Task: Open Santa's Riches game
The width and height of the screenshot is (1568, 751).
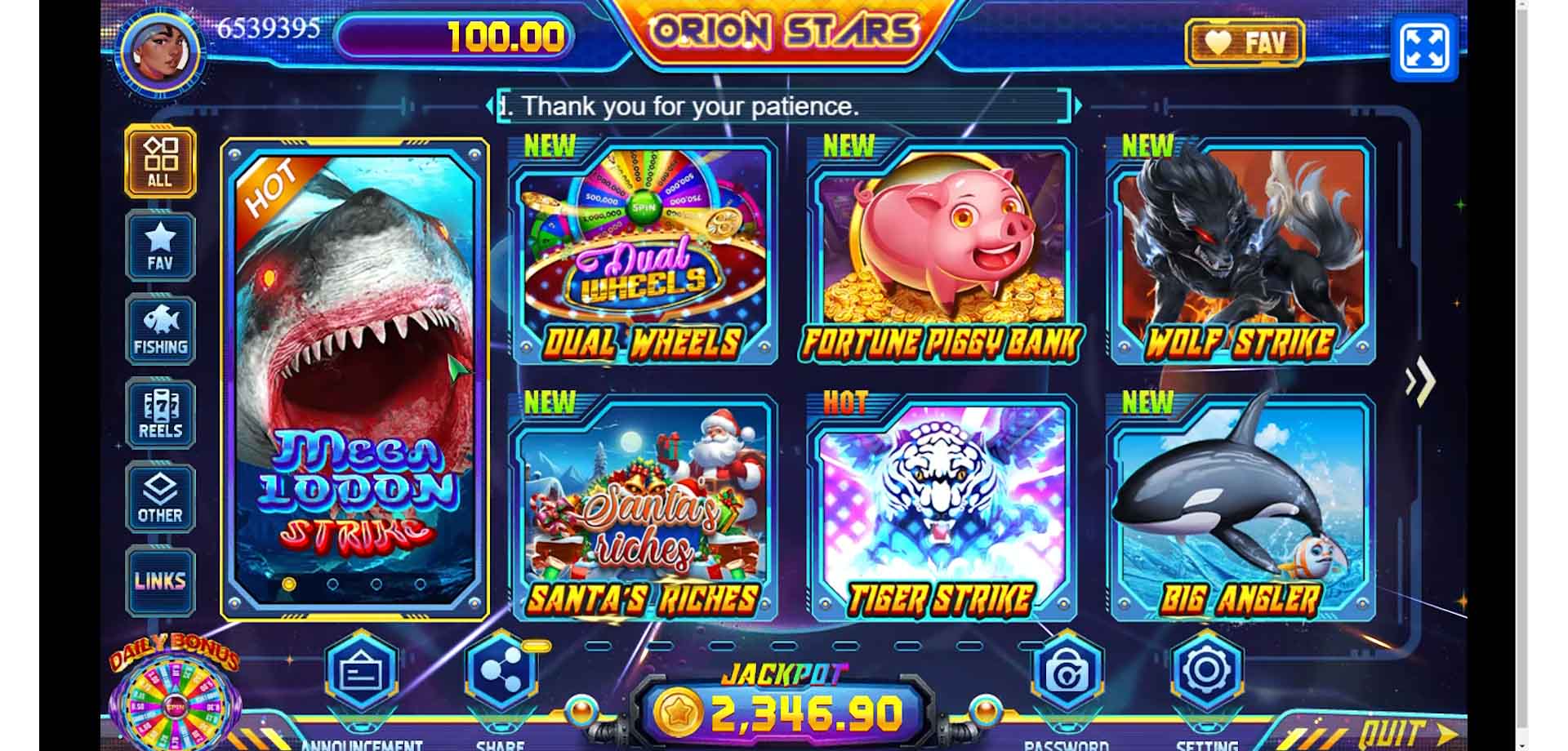Action: coord(643,509)
